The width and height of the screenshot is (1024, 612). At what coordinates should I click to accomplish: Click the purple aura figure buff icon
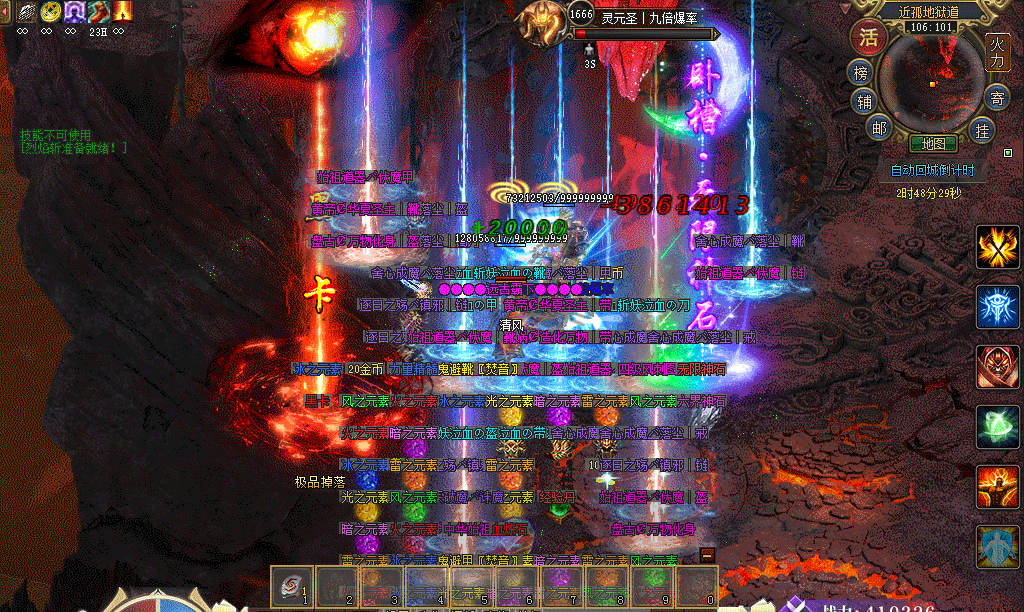click(x=74, y=11)
